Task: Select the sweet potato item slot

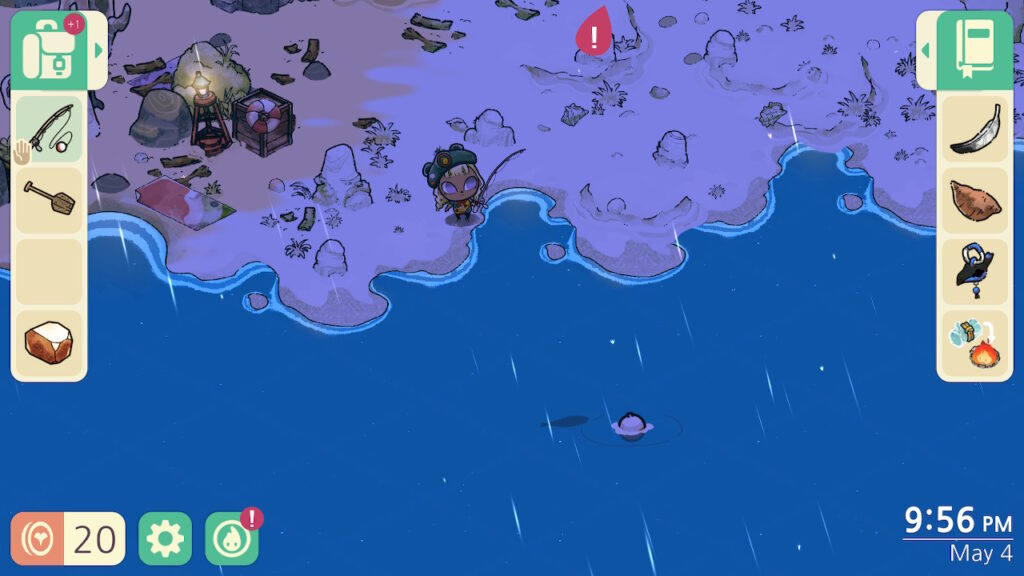Action: (x=974, y=199)
